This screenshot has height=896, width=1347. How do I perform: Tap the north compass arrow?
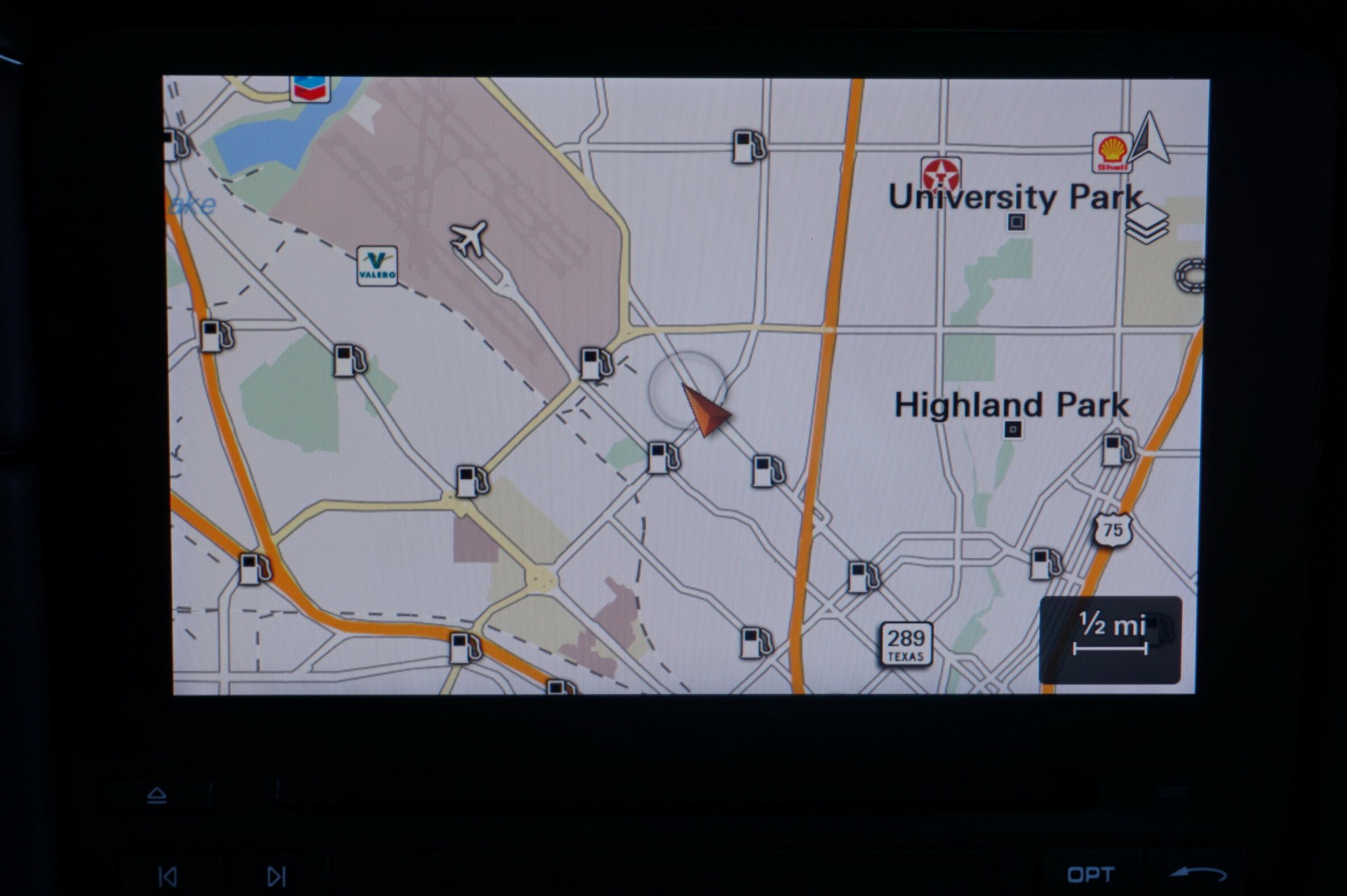pos(1149,139)
